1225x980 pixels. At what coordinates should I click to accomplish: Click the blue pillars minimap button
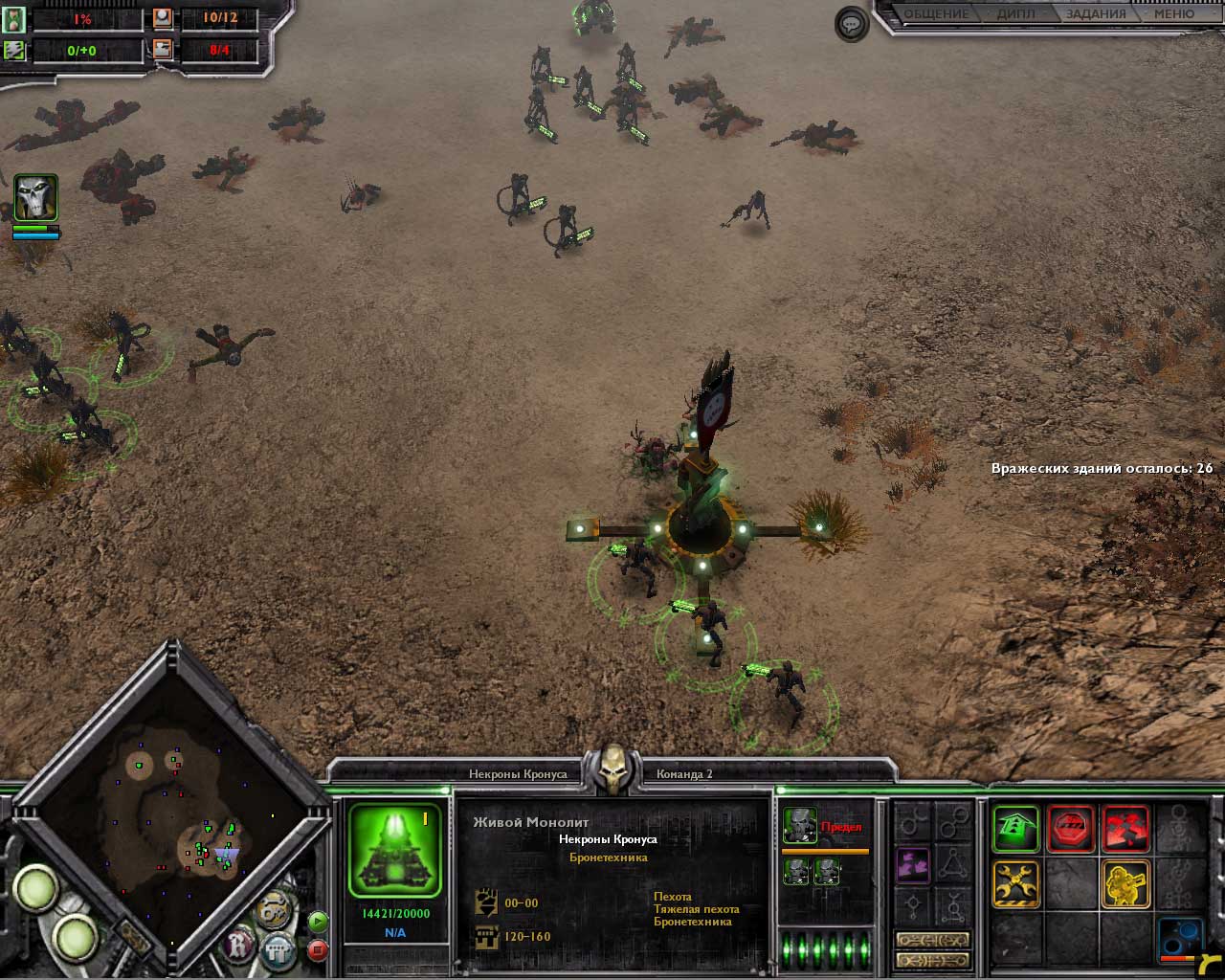[278, 950]
